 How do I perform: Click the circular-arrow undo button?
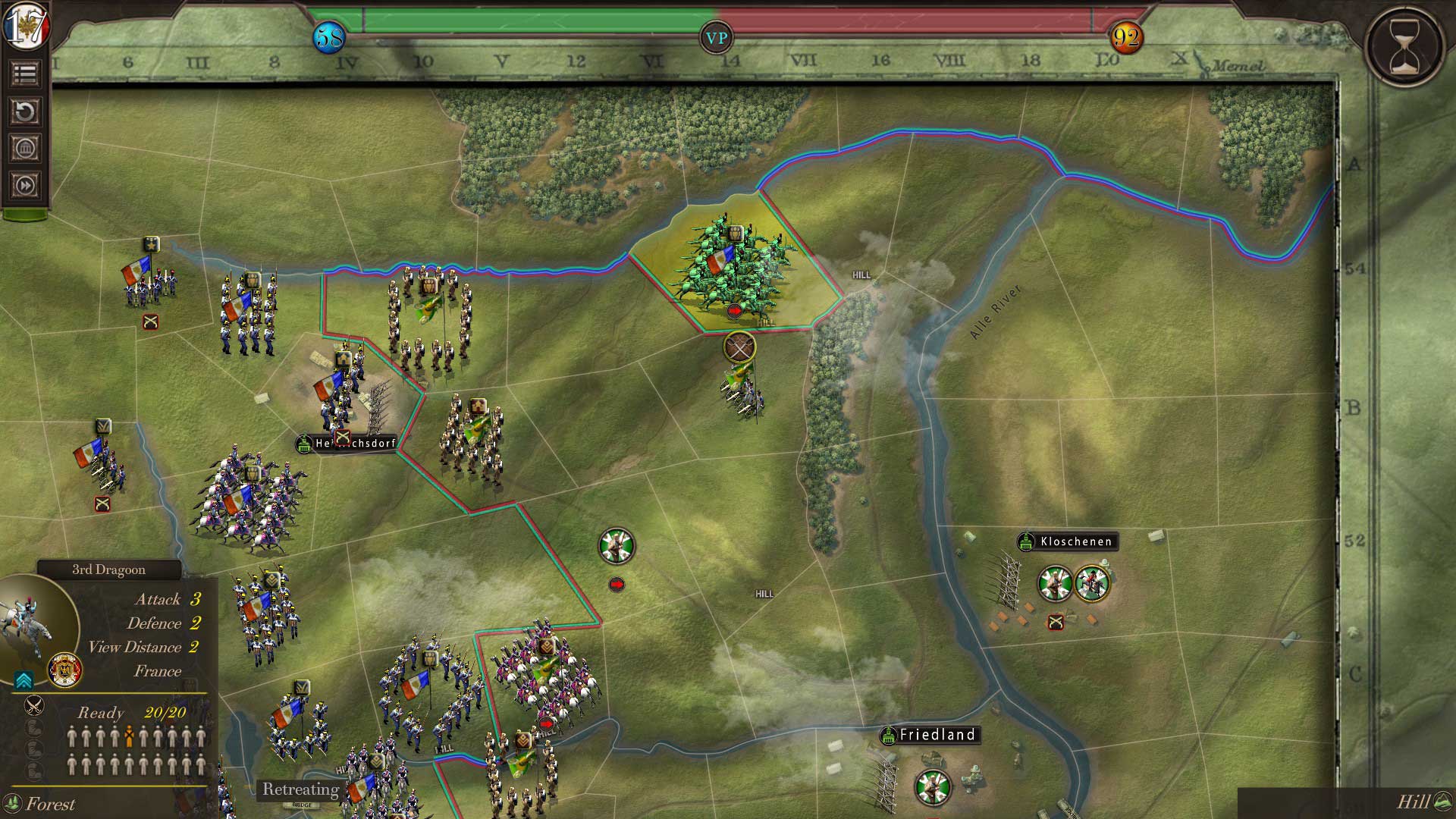pos(25,111)
